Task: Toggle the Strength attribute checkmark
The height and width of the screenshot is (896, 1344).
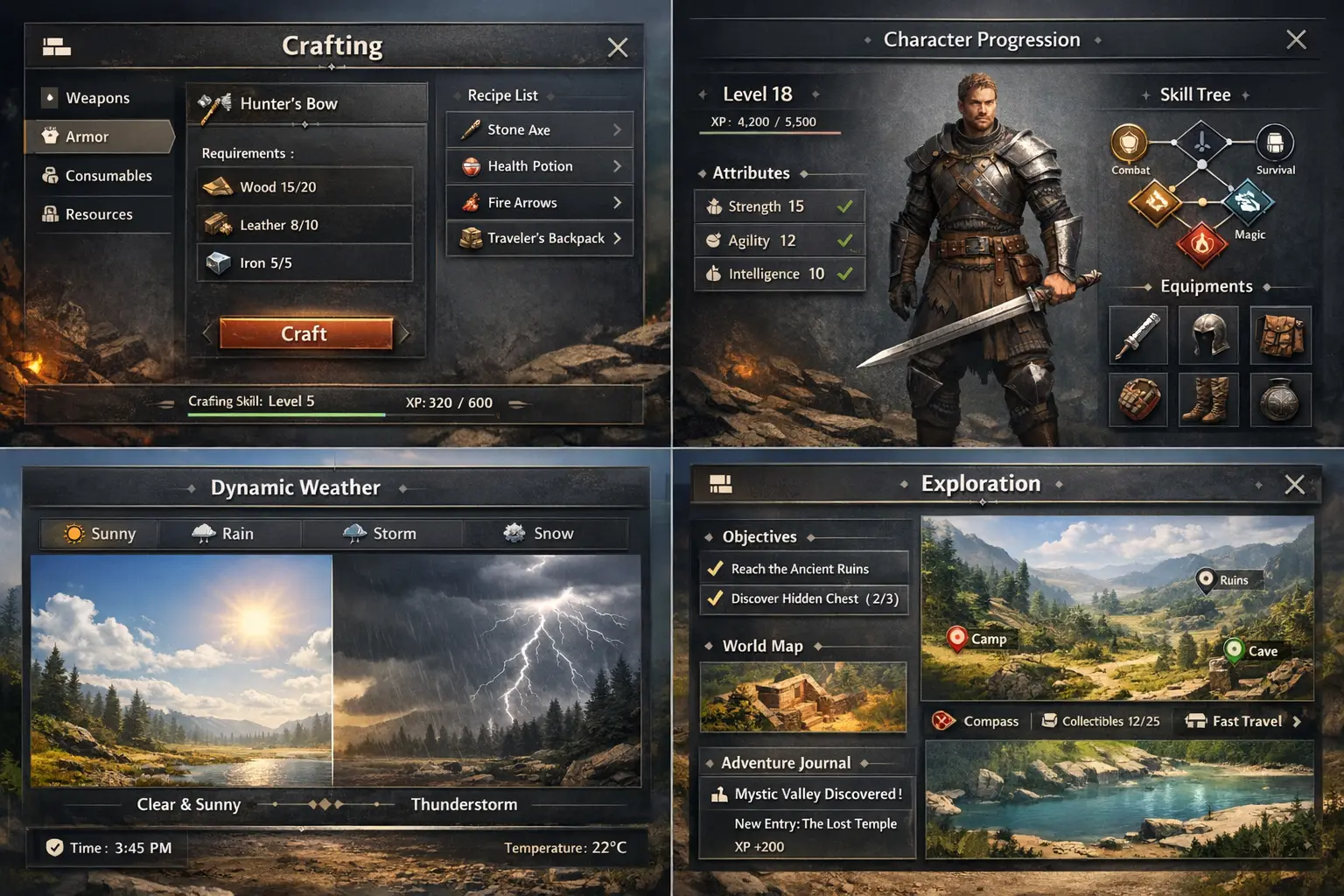Action: click(x=843, y=206)
